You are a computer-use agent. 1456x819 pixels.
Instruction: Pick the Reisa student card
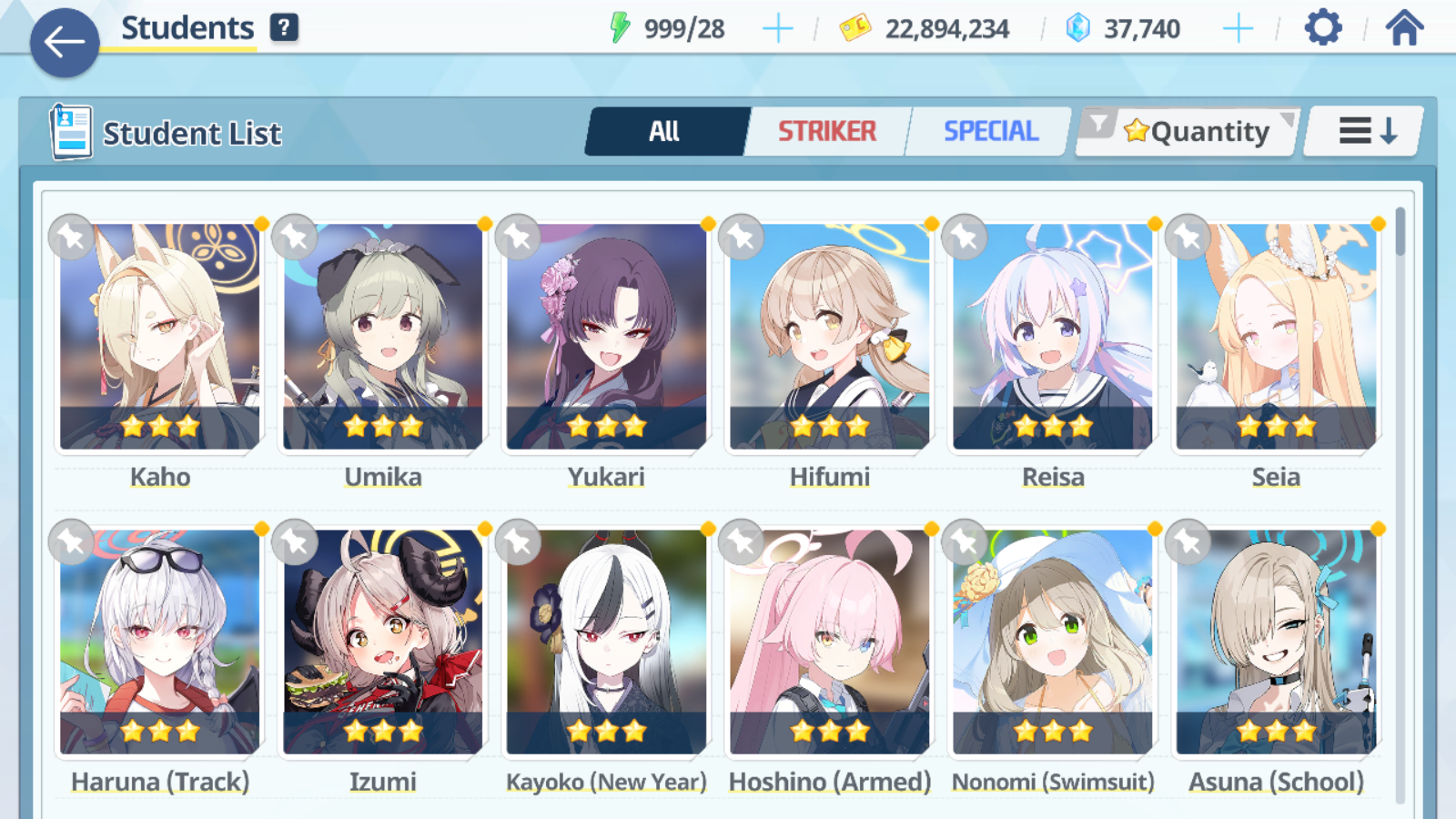coord(1053,337)
